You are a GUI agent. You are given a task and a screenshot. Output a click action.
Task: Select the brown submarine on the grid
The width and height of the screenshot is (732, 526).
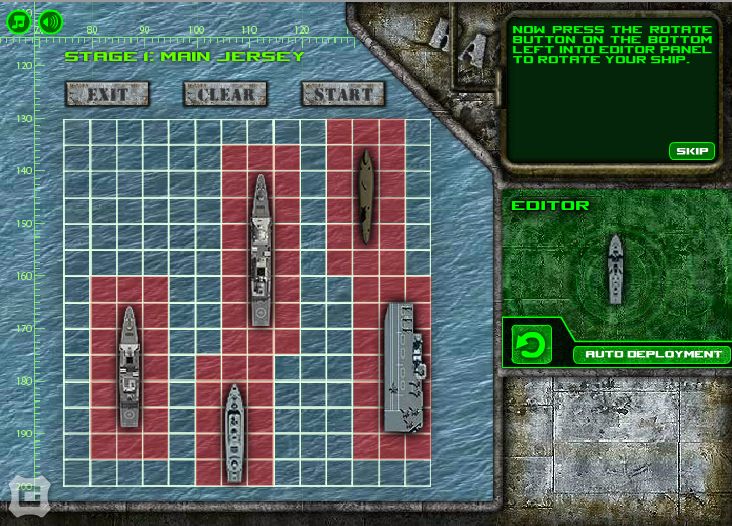tap(366, 197)
